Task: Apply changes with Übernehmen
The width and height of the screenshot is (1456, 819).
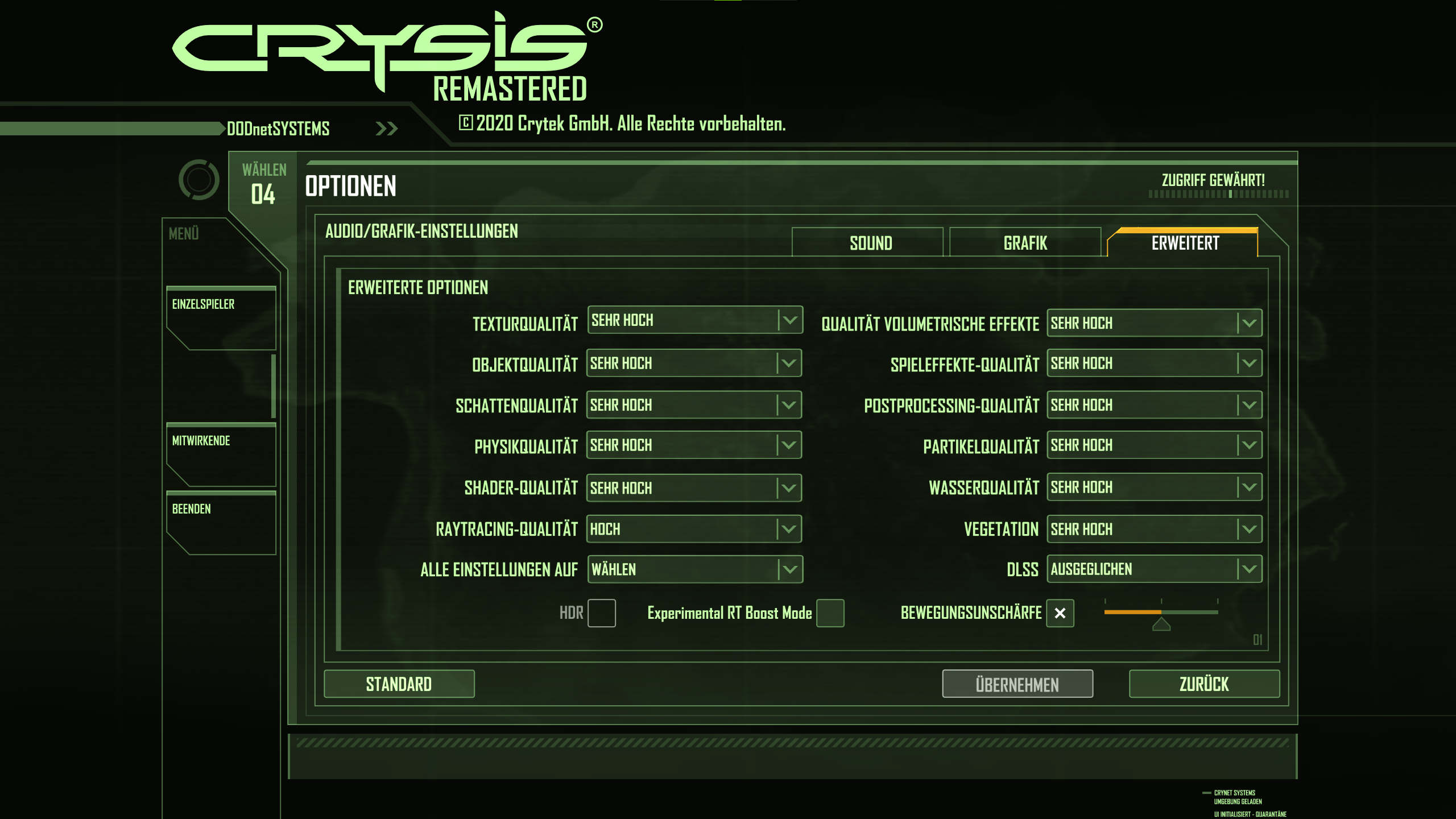Action: 1017,684
